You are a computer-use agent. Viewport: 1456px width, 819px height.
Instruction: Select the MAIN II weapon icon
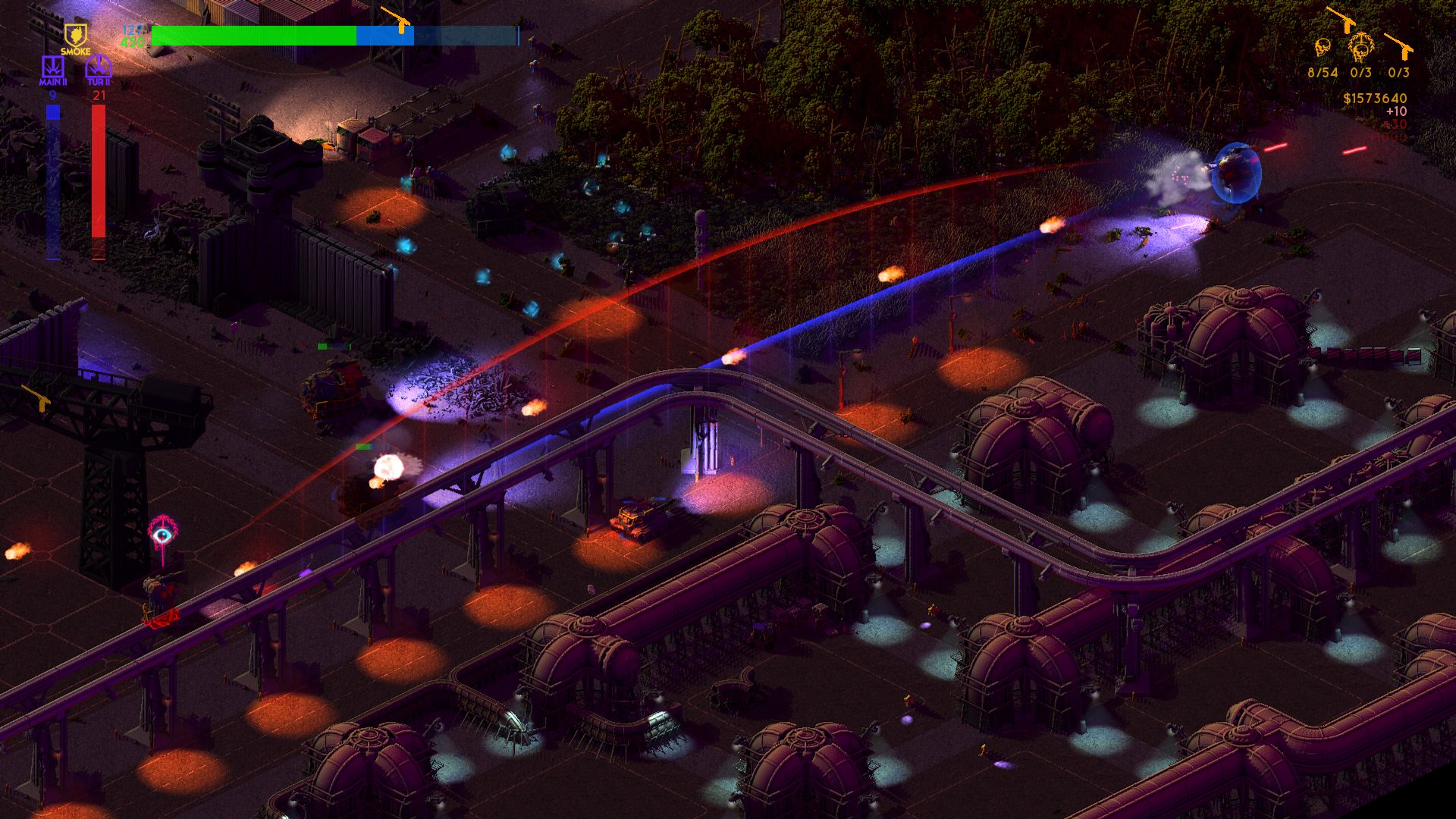click(52, 67)
